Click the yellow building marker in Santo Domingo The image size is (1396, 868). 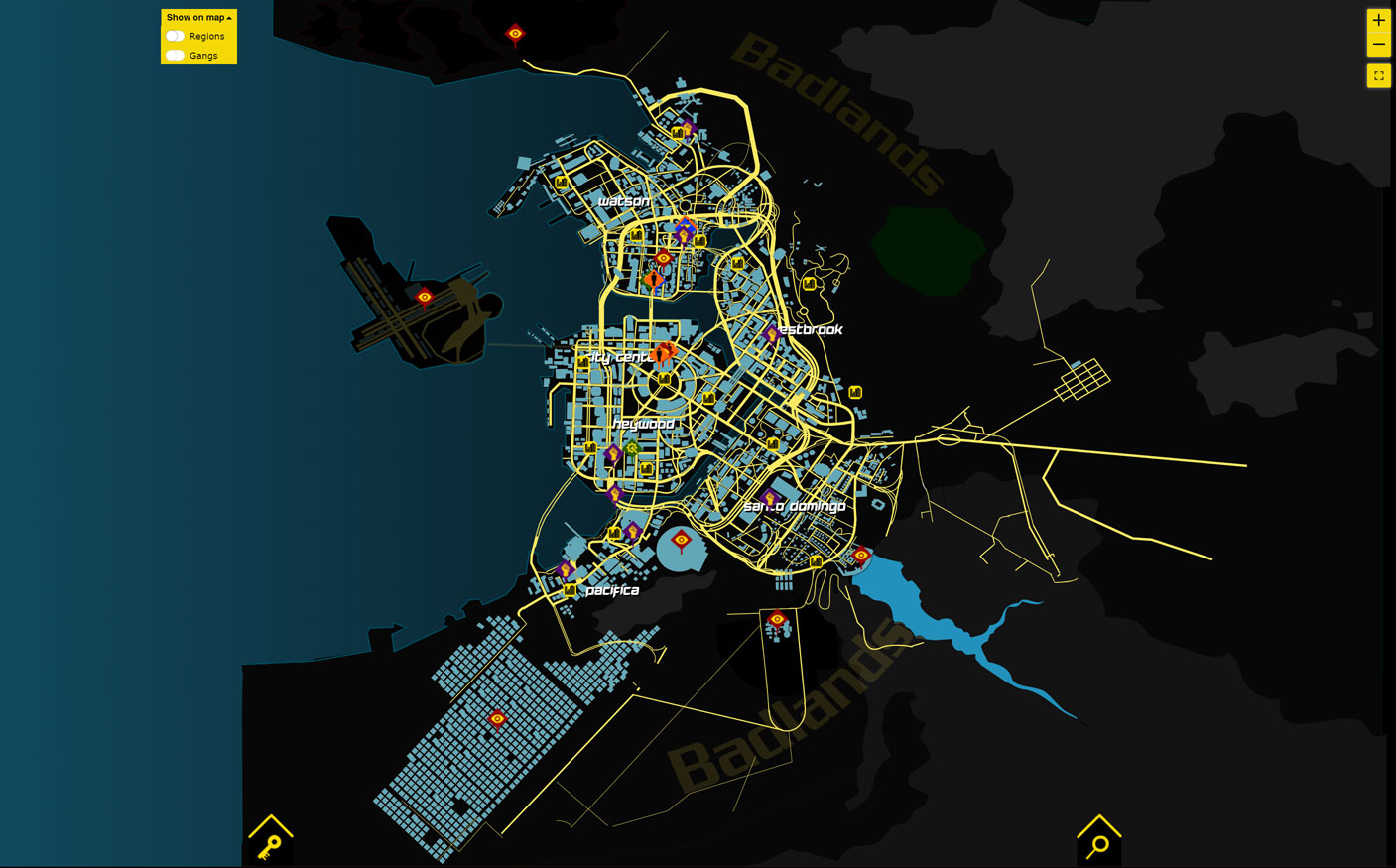coord(814,561)
